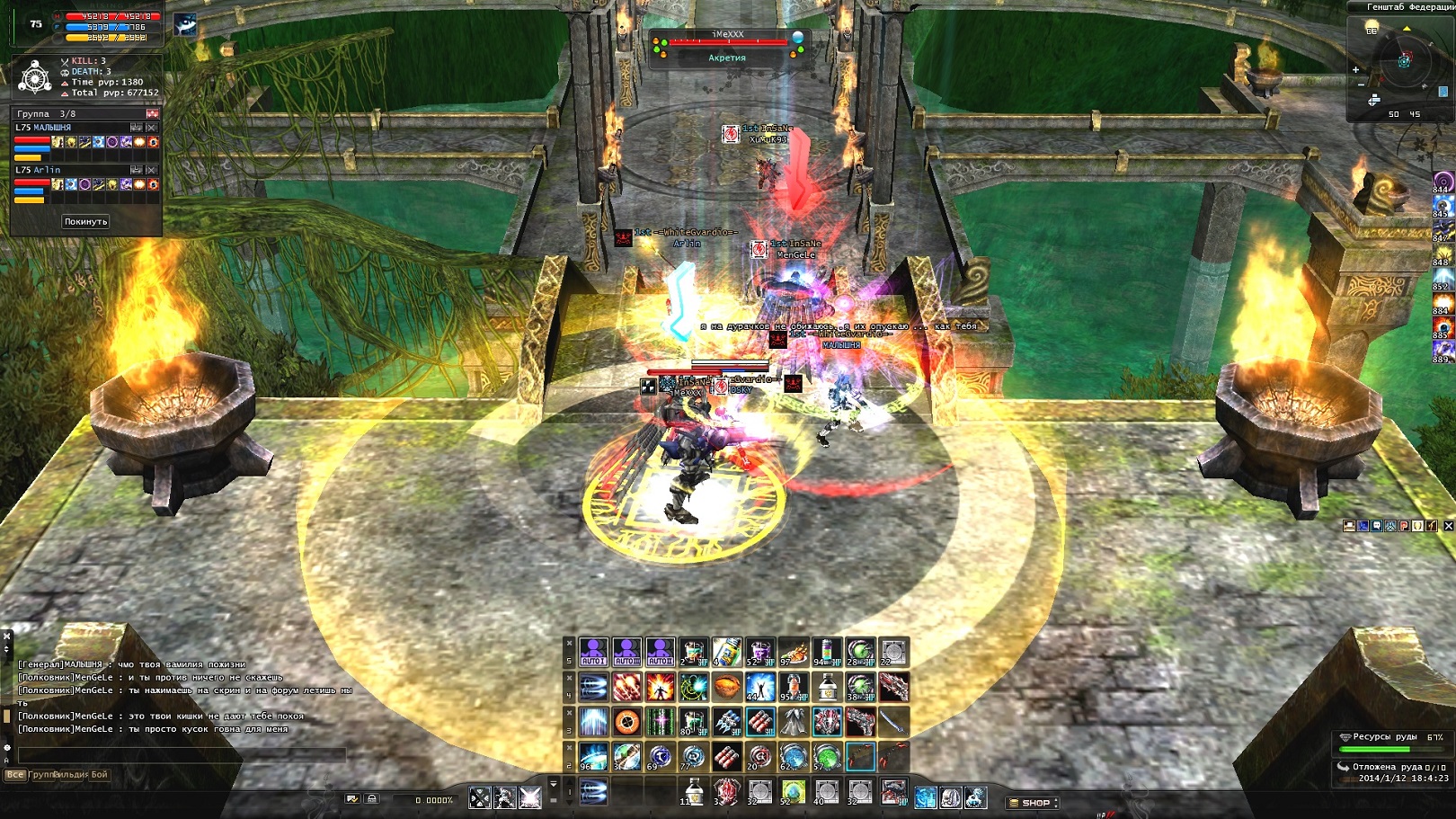1456x819 pixels.
Task: Switch chat to the Все tab
Action: click(x=14, y=774)
